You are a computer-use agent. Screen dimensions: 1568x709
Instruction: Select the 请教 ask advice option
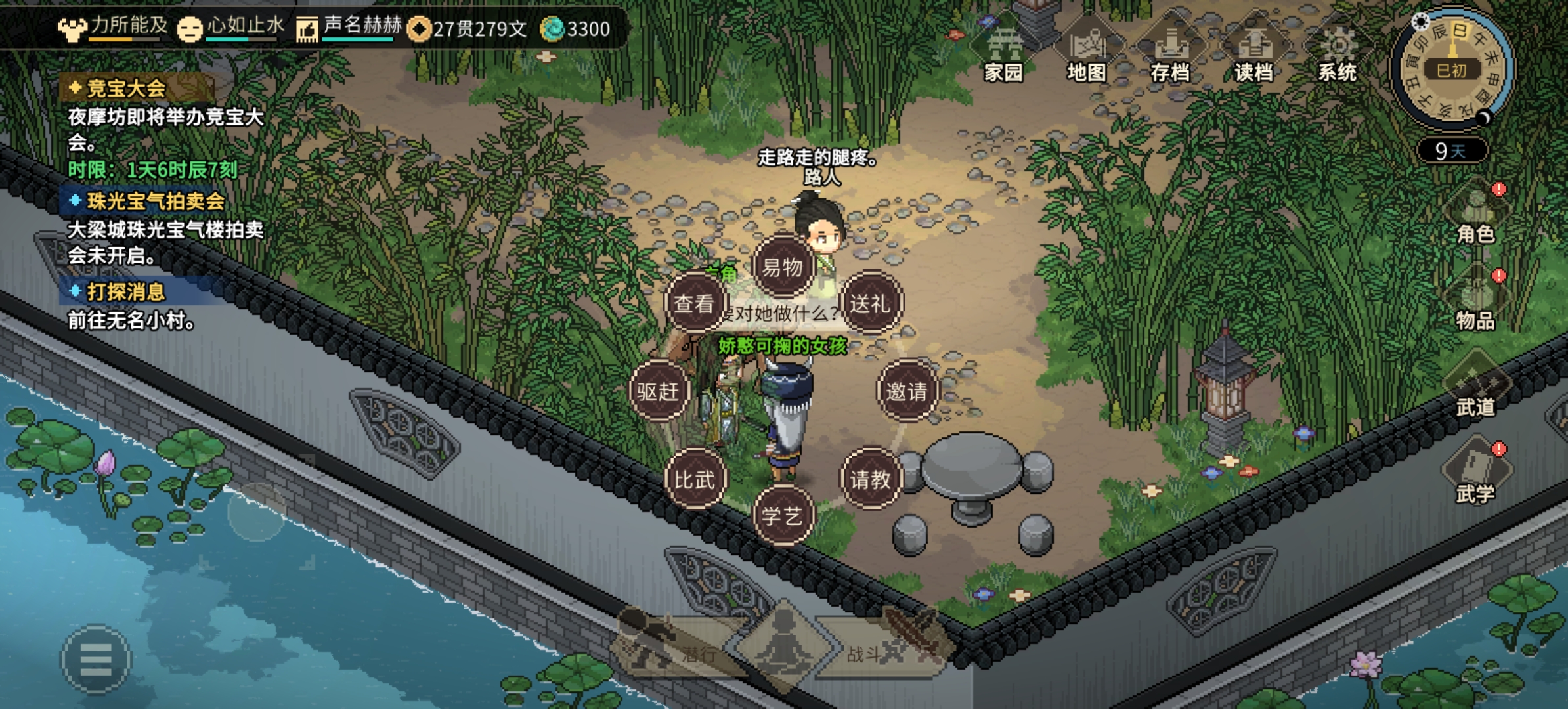(871, 479)
